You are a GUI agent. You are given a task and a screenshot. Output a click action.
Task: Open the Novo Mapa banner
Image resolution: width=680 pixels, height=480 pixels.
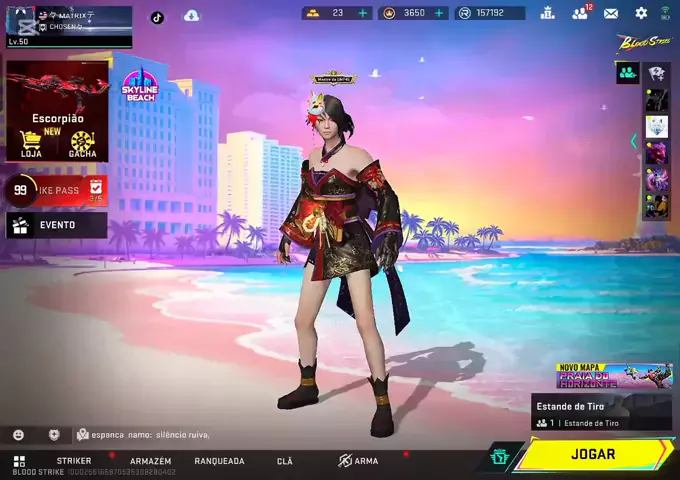(x=614, y=376)
